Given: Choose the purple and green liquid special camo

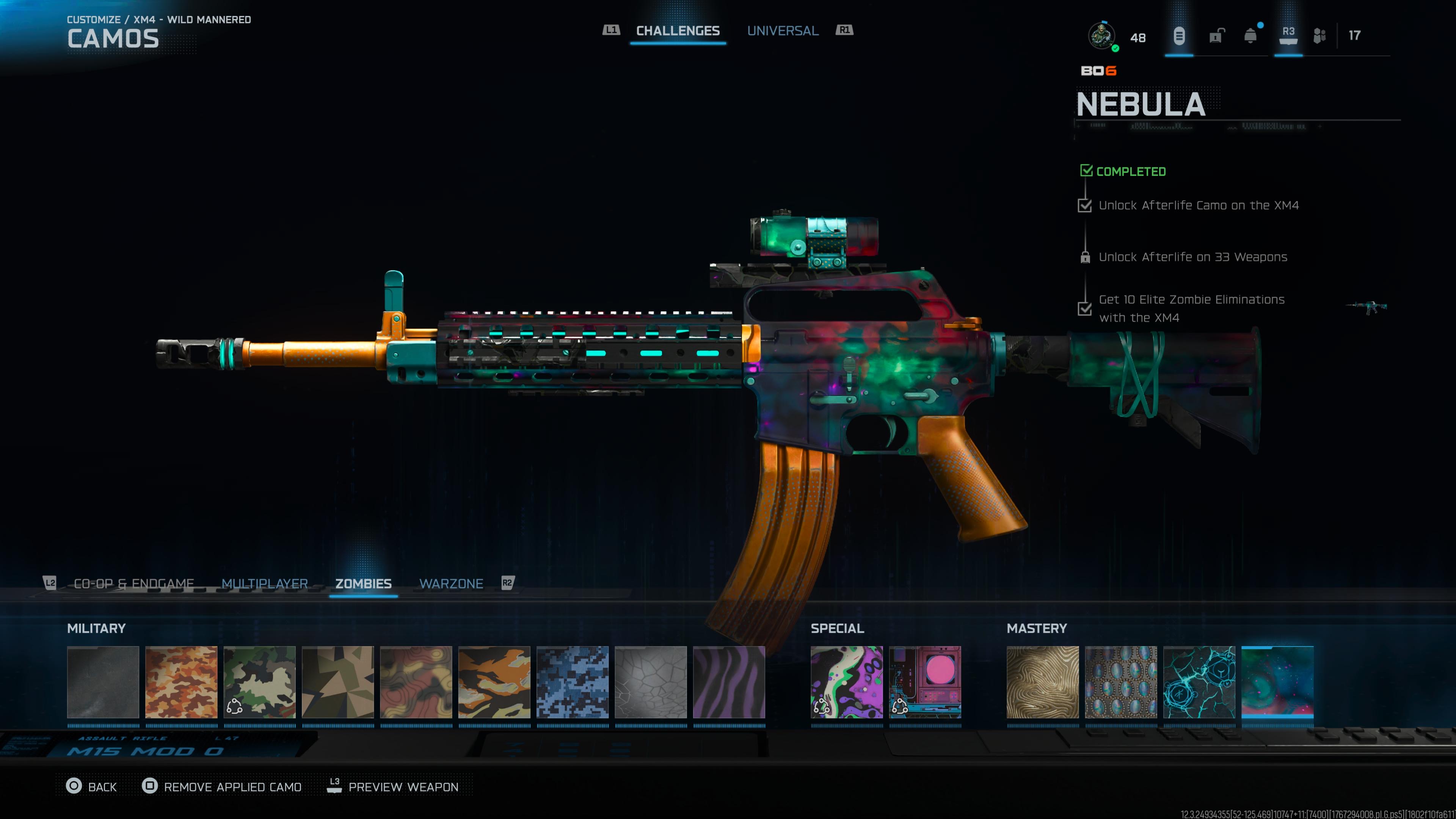Looking at the screenshot, I should coord(846,682).
